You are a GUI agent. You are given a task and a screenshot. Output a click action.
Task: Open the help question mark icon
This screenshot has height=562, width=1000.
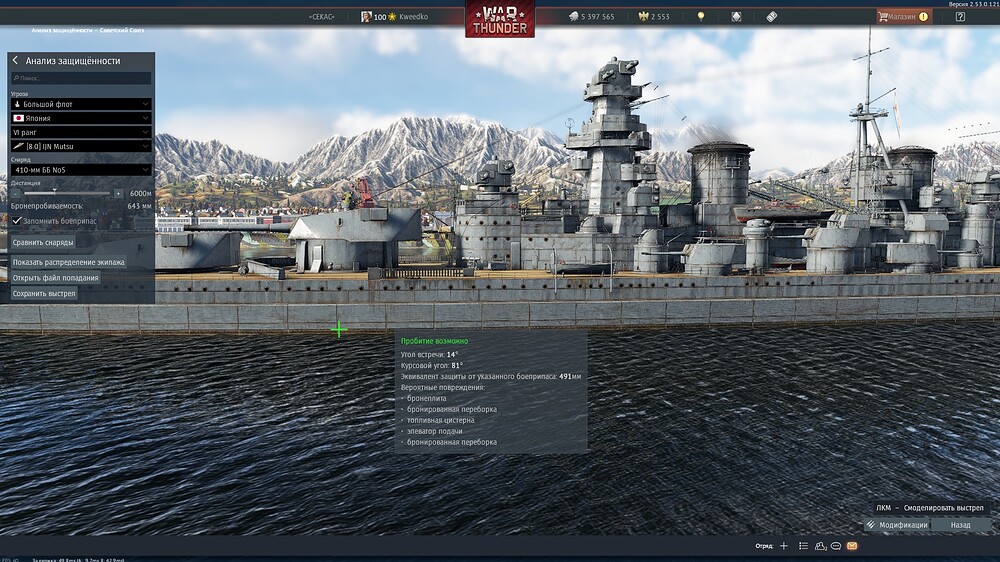click(x=960, y=16)
